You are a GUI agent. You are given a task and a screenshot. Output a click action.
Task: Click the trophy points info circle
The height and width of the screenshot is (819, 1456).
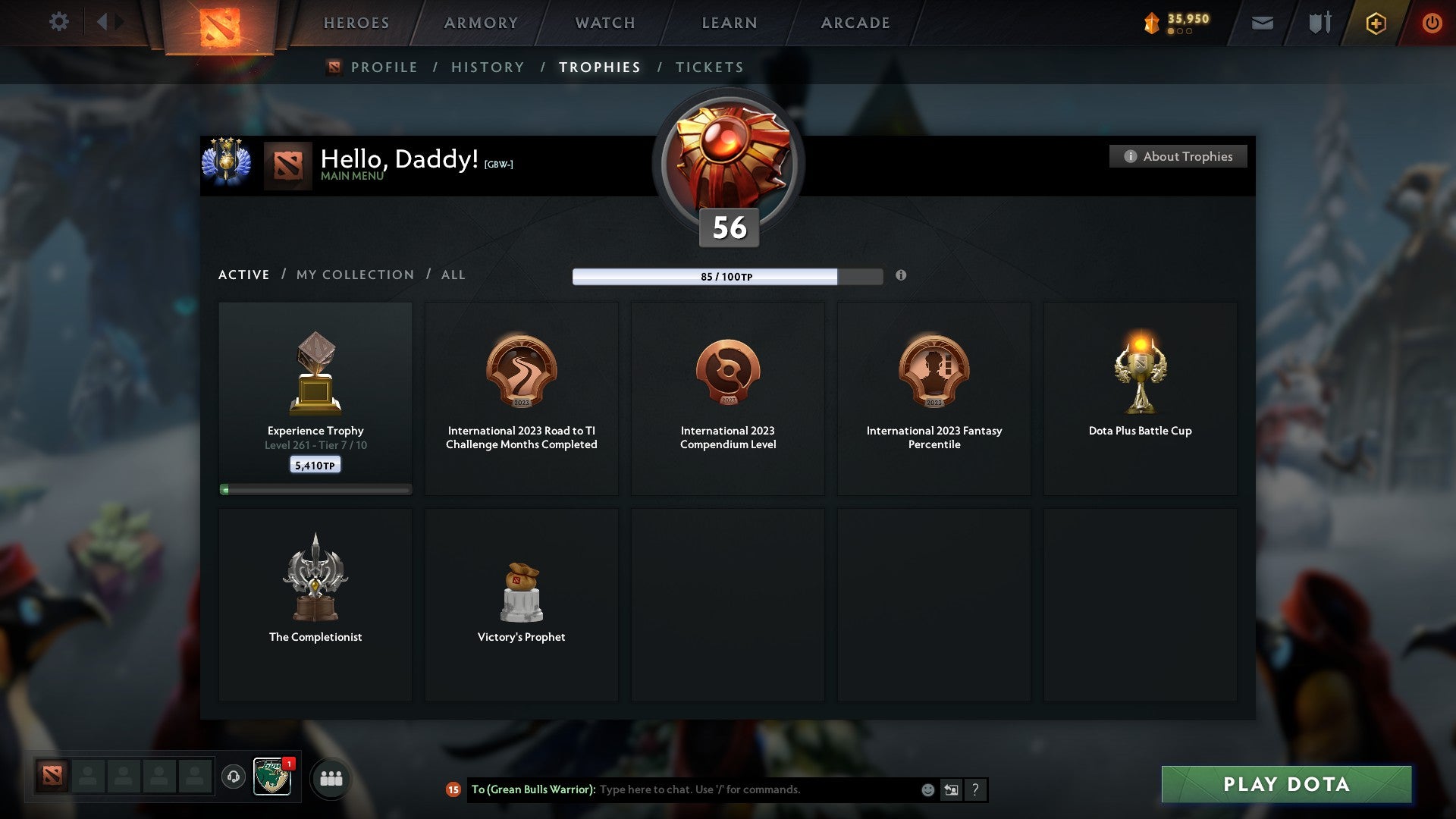click(901, 277)
